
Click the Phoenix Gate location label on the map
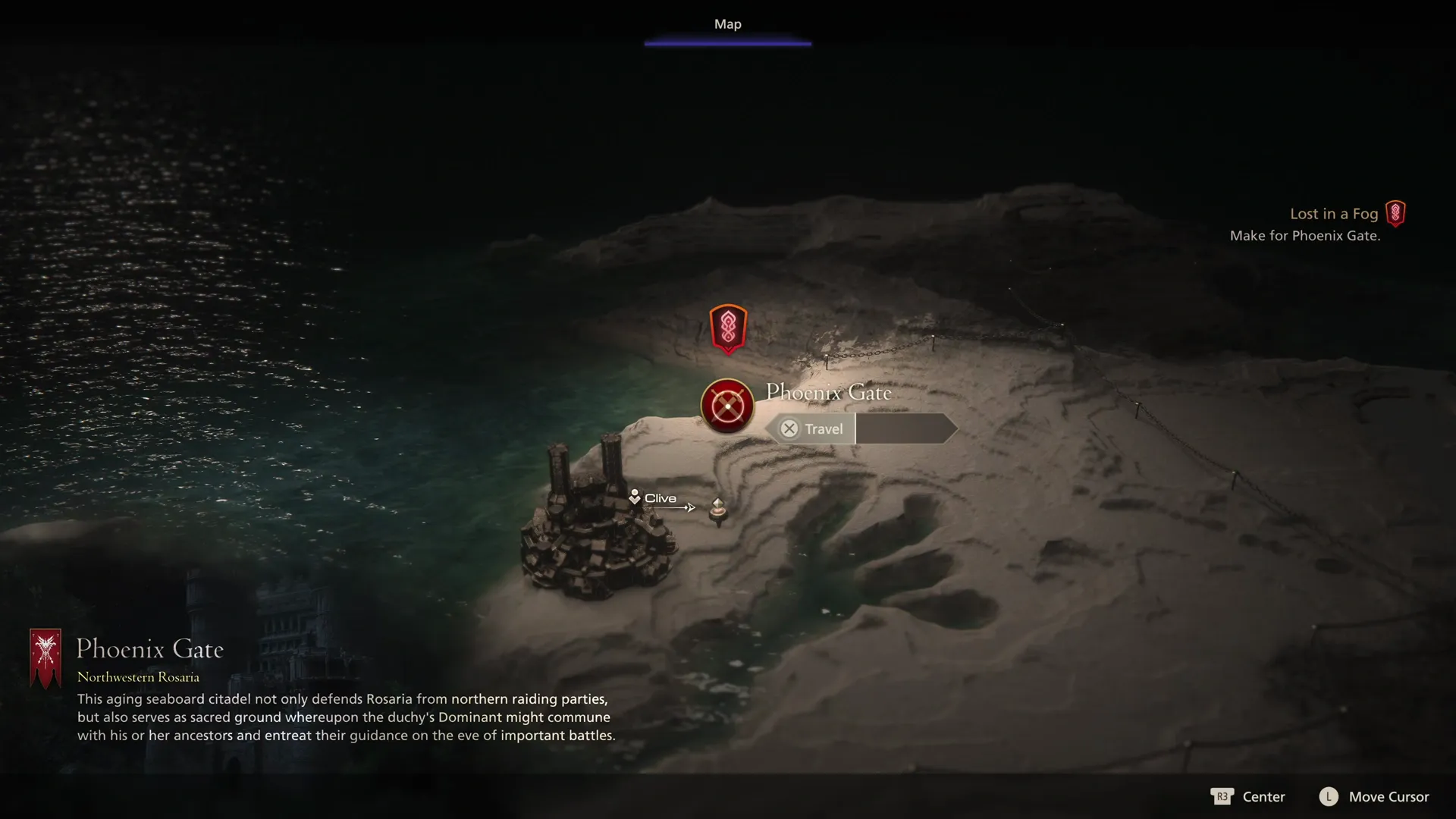[x=829, y=392]
